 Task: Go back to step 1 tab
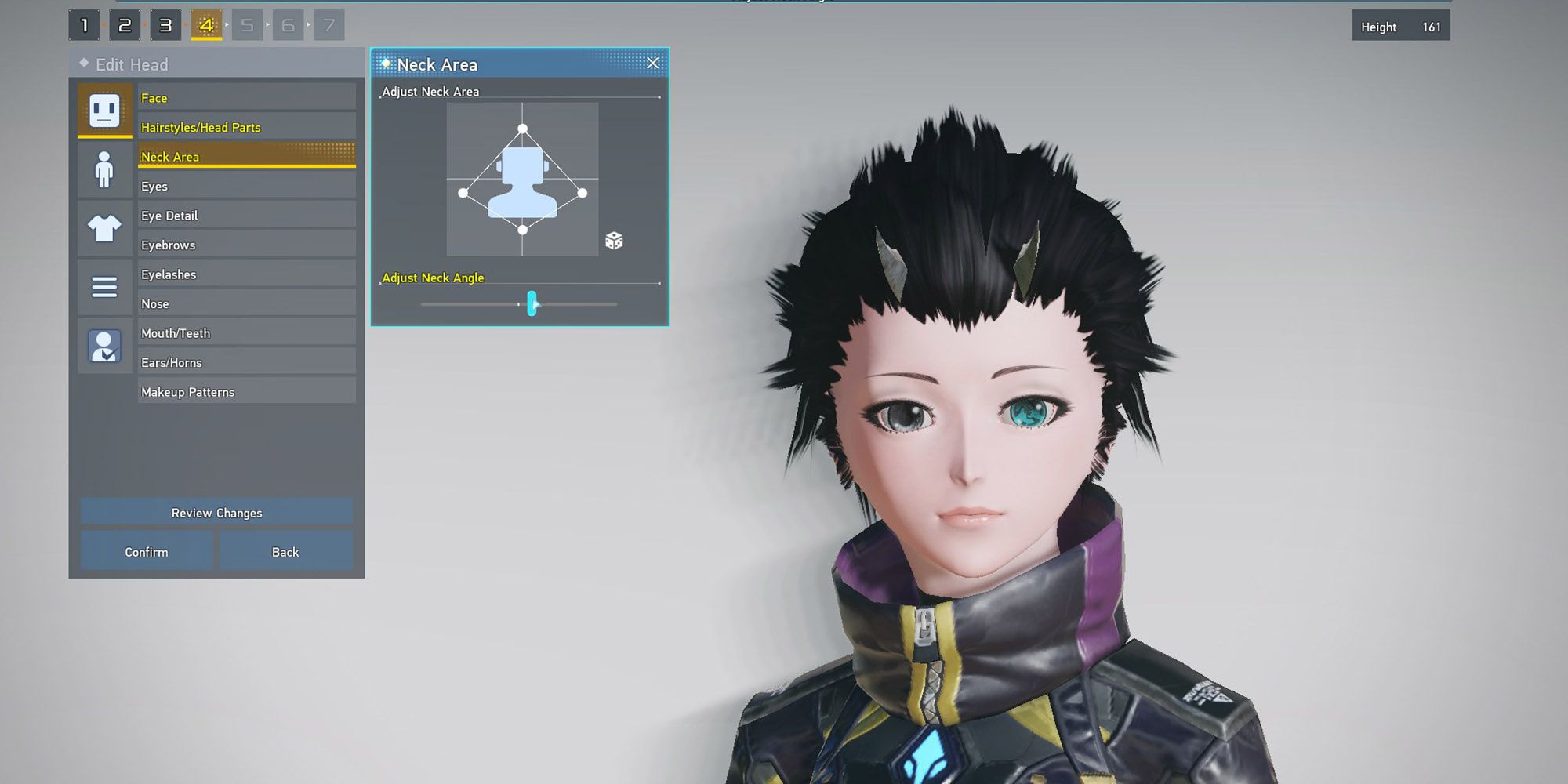point(83,24)
